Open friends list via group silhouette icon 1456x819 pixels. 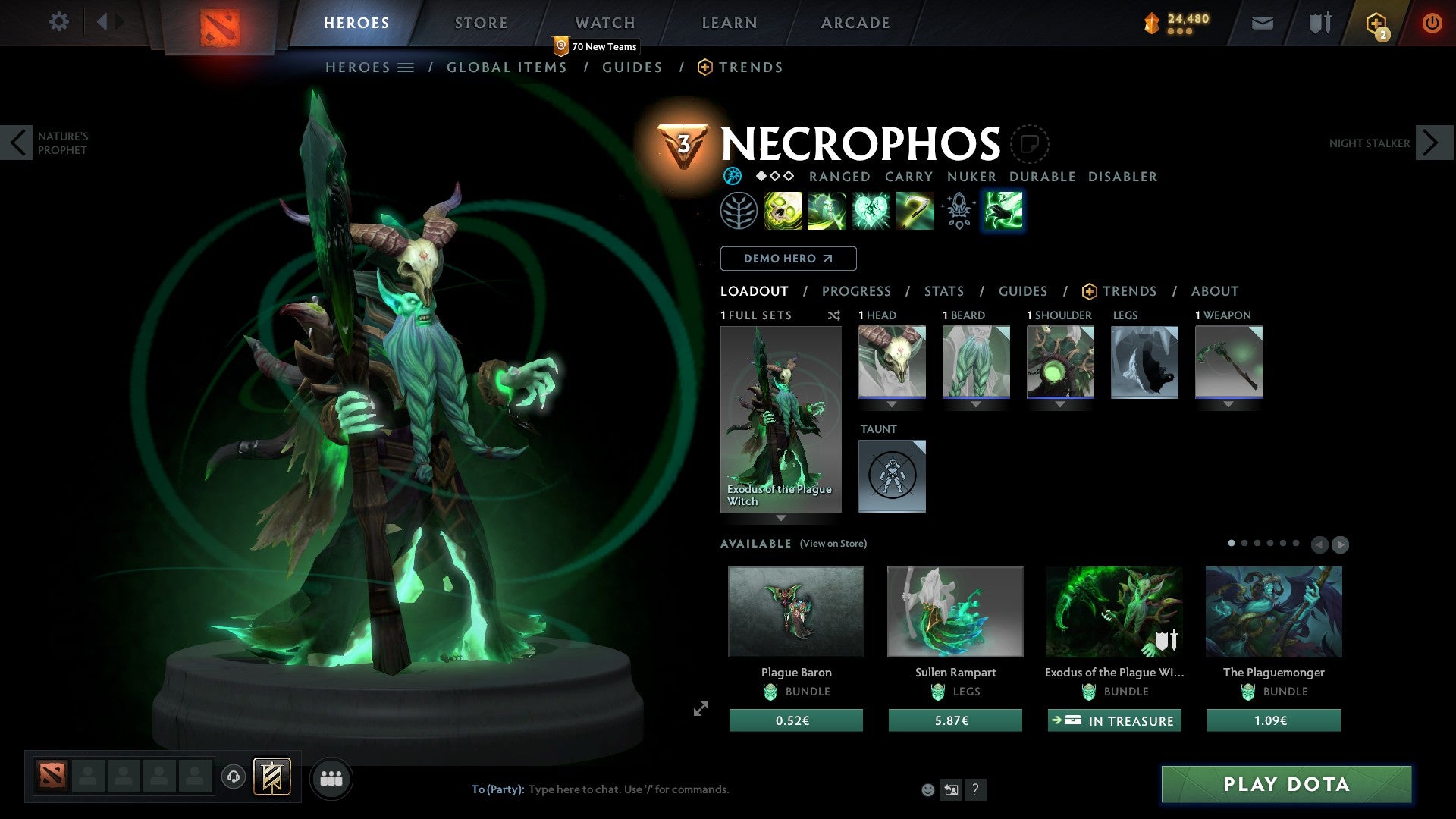[331, 777]
